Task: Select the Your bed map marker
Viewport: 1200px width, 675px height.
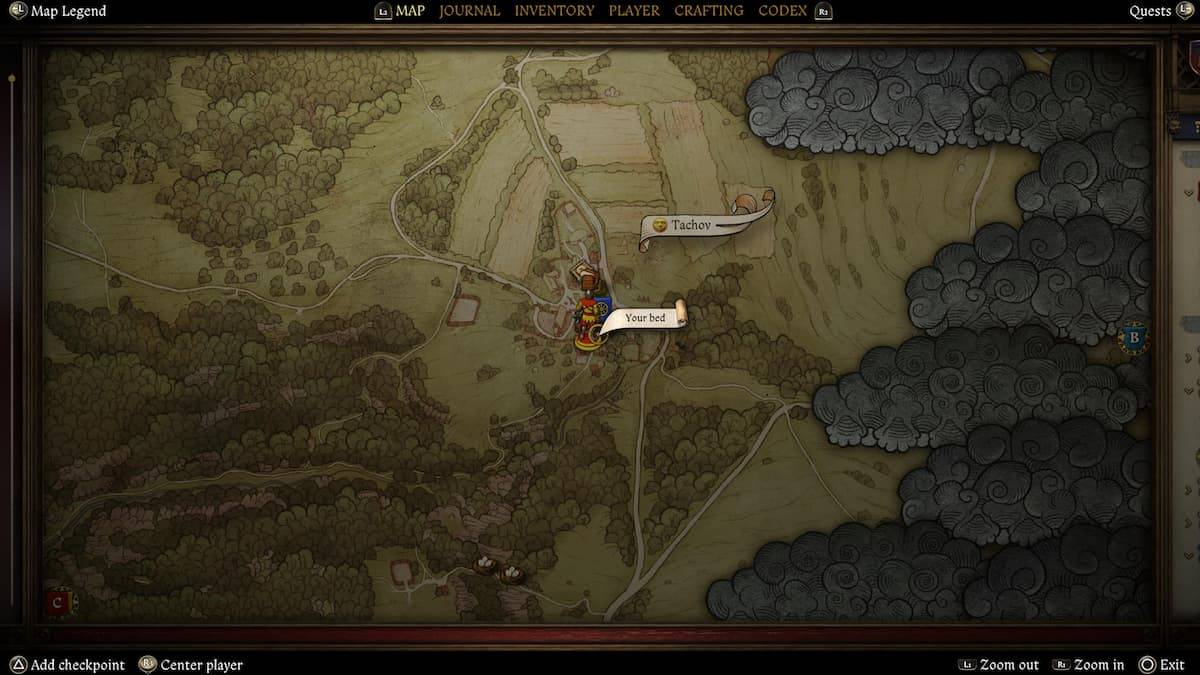Action: pyautogui.click(x=644, y=318)
